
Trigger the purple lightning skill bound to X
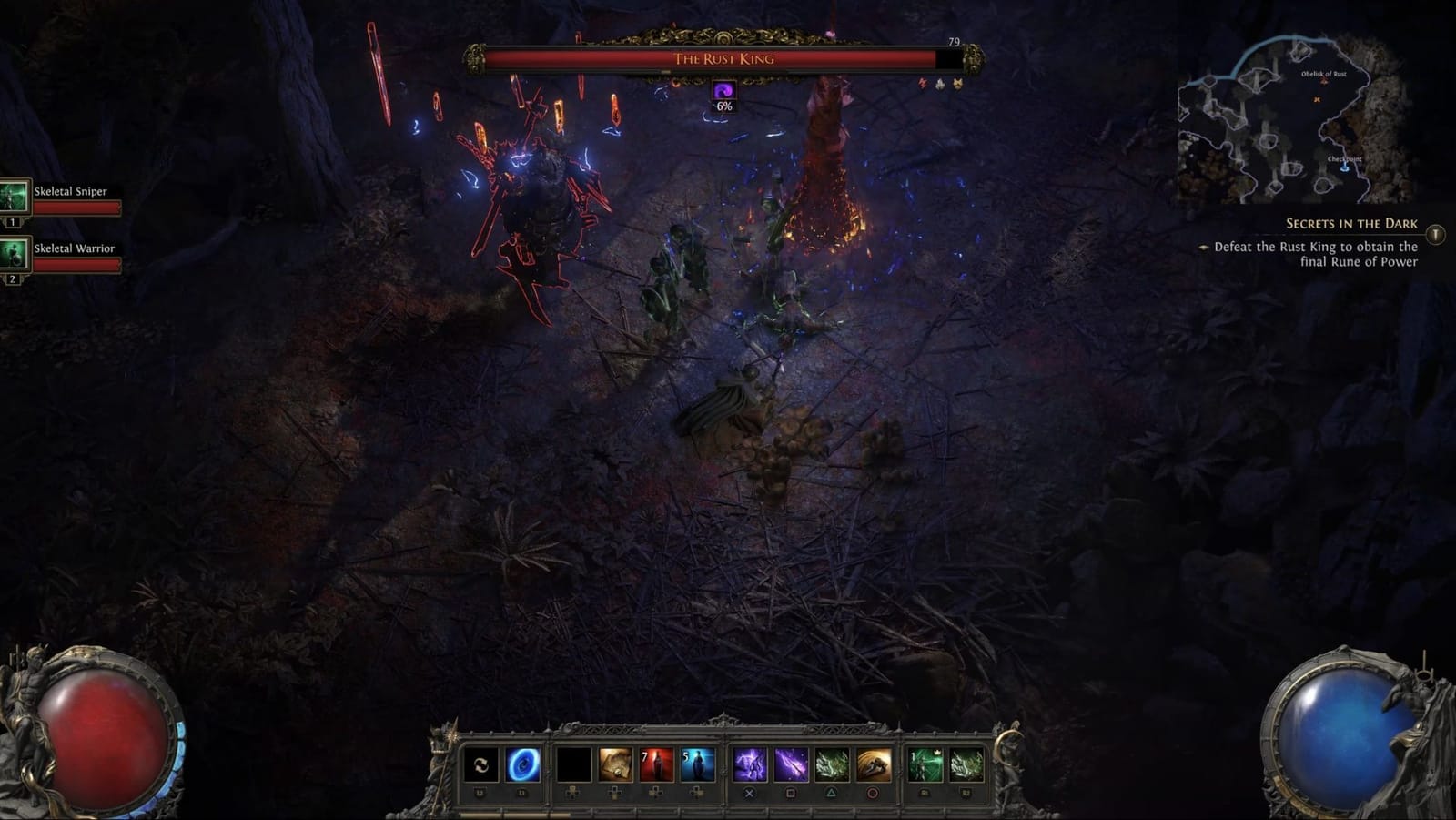[x=750, y=763]
